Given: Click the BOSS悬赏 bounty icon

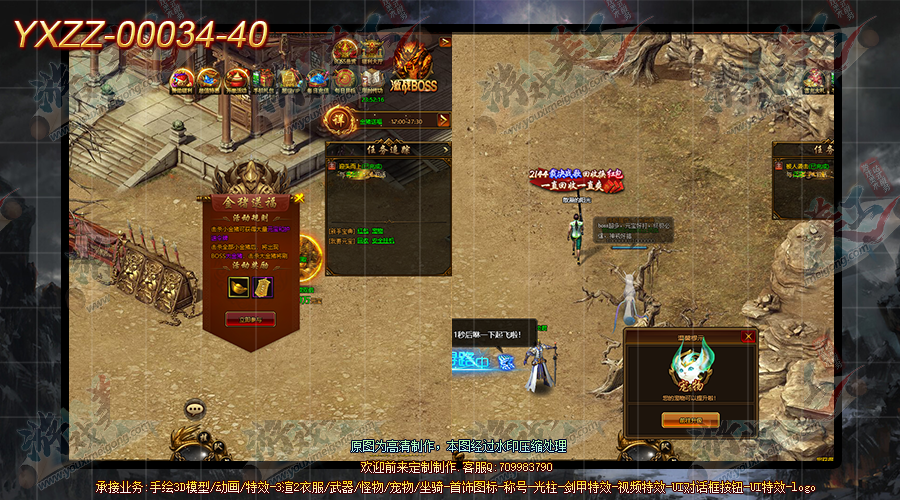Looking at the screenshot, I should [345, 50].
